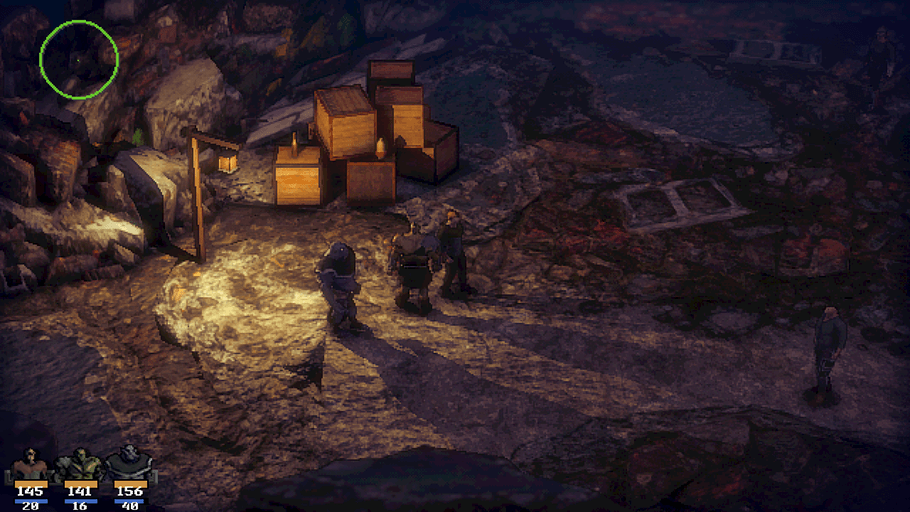Screen dimensions: 910x512
Task: Choose the green-skinned armored party member portrait
Action: (79, 465)
